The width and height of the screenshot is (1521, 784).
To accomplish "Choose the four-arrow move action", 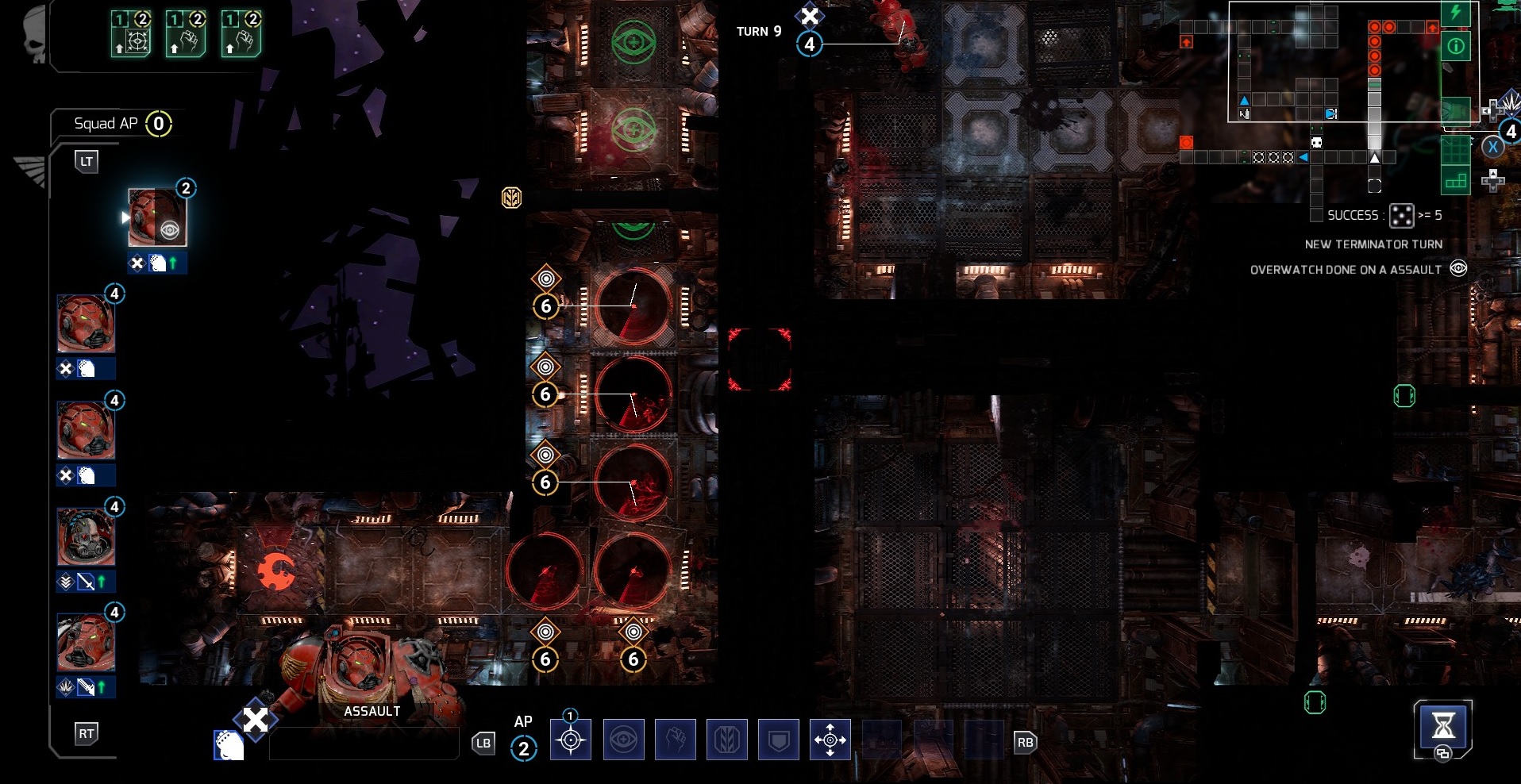I will [x=830, y=740].
